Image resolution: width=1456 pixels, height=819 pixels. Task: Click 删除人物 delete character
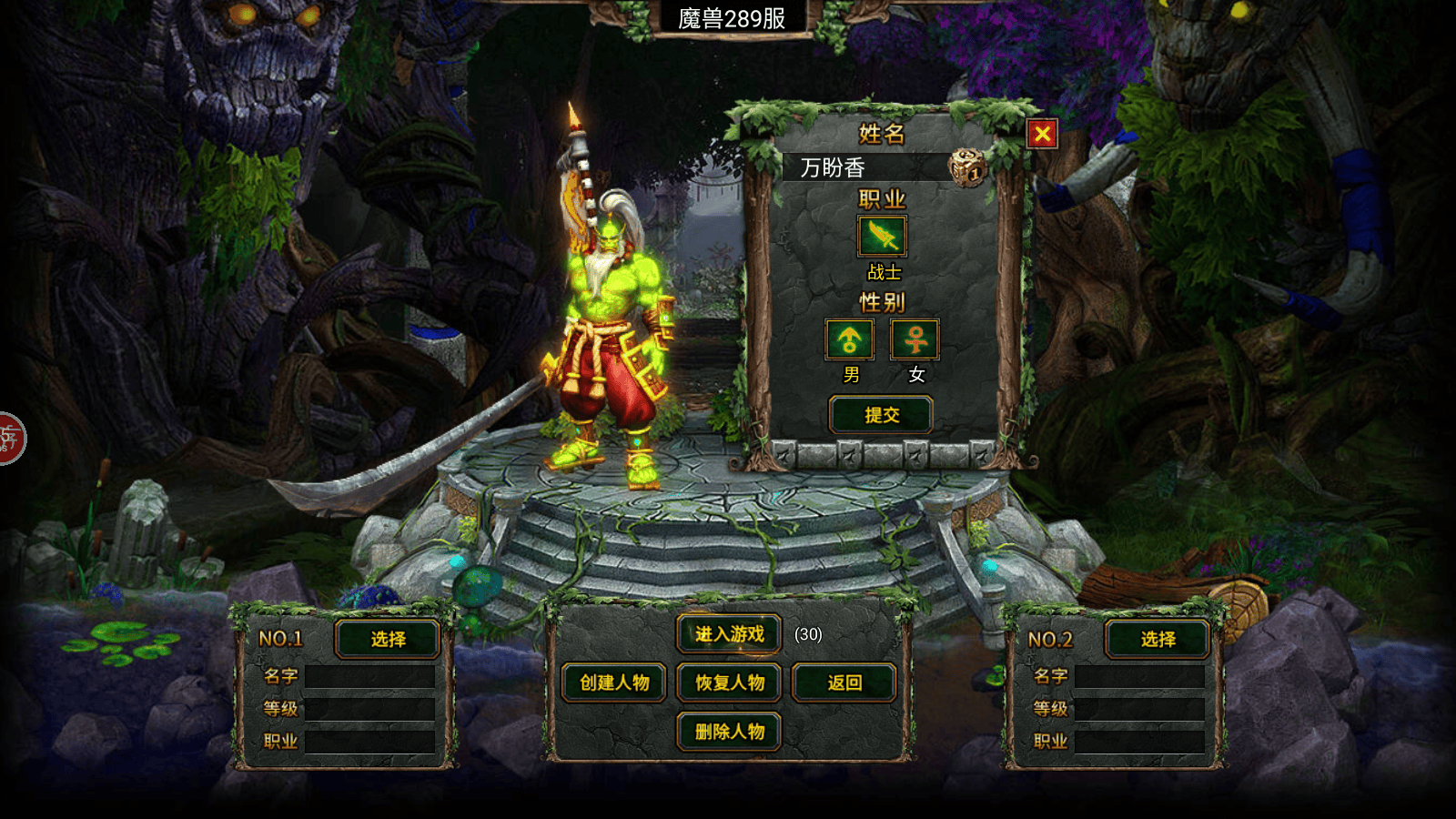(729, 732)
